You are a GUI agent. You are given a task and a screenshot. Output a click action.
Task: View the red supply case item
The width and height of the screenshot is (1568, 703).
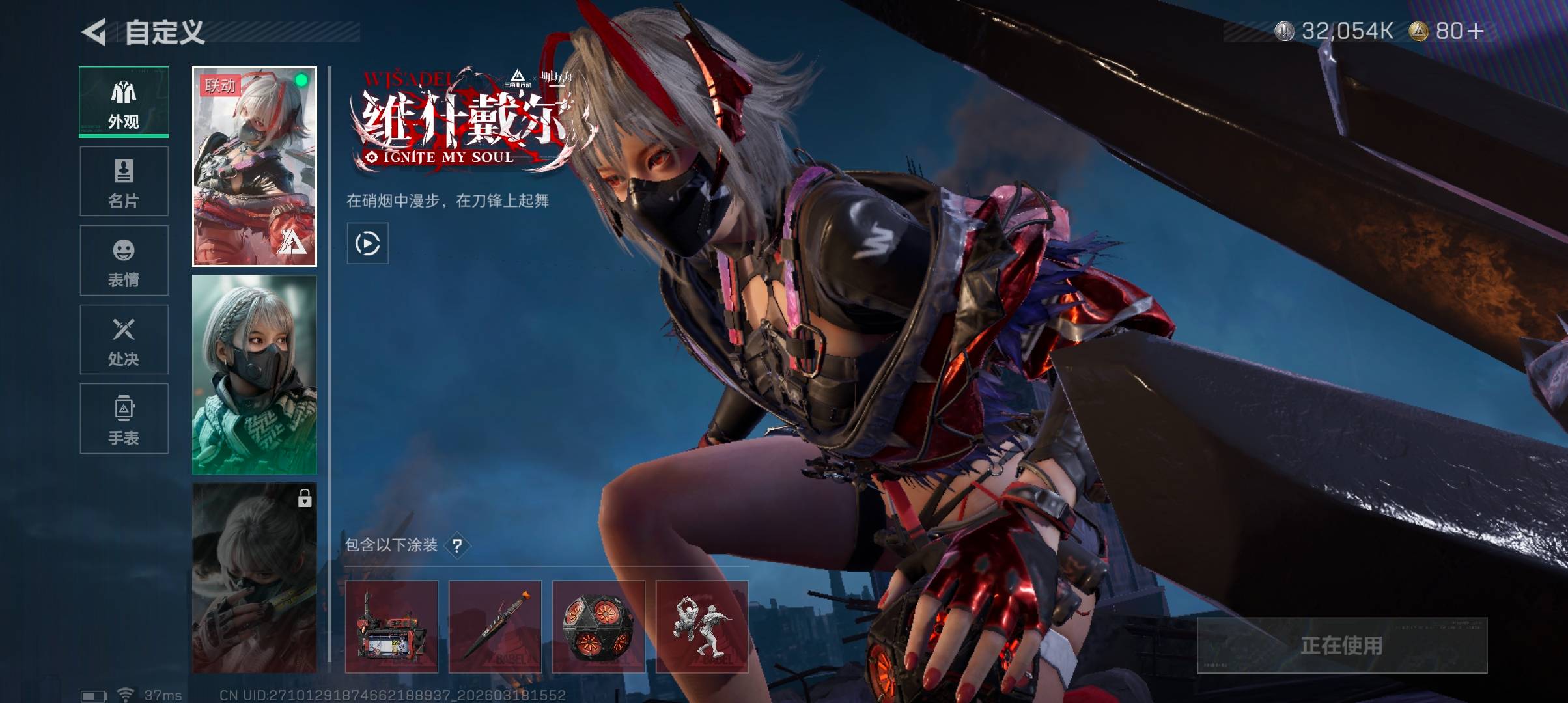click(391, 627)
